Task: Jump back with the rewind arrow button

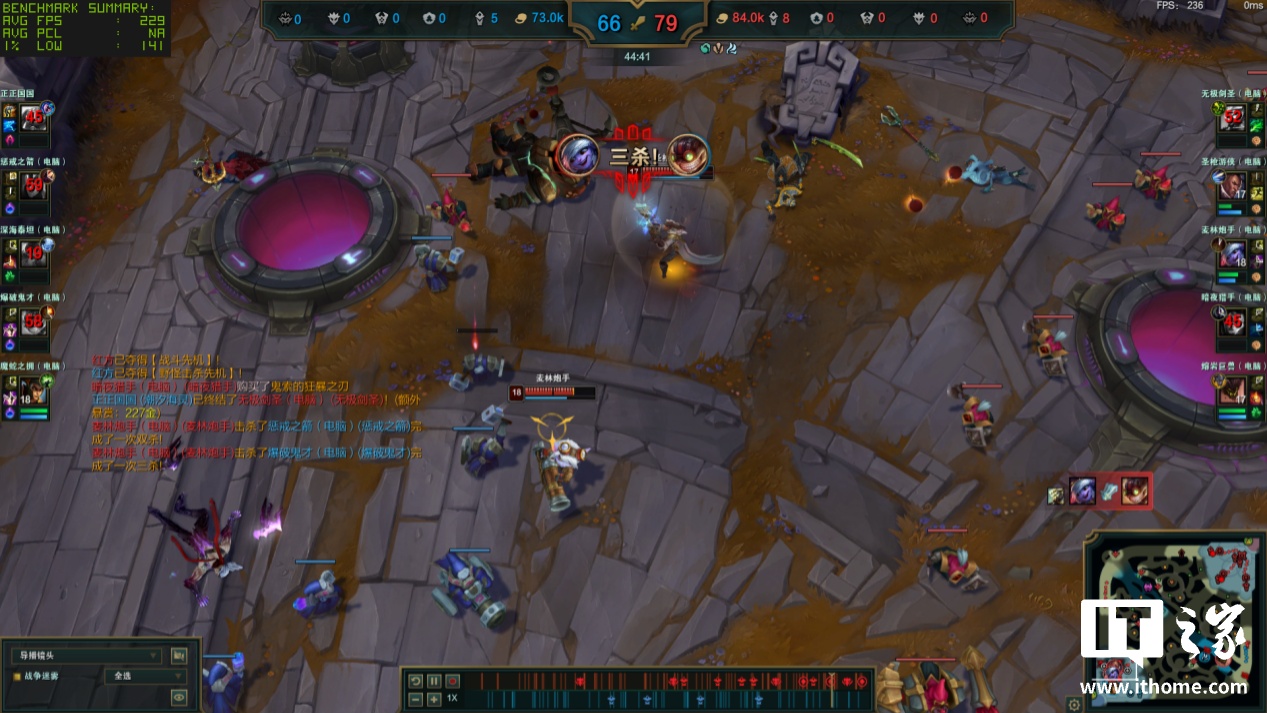Action: 416,681
